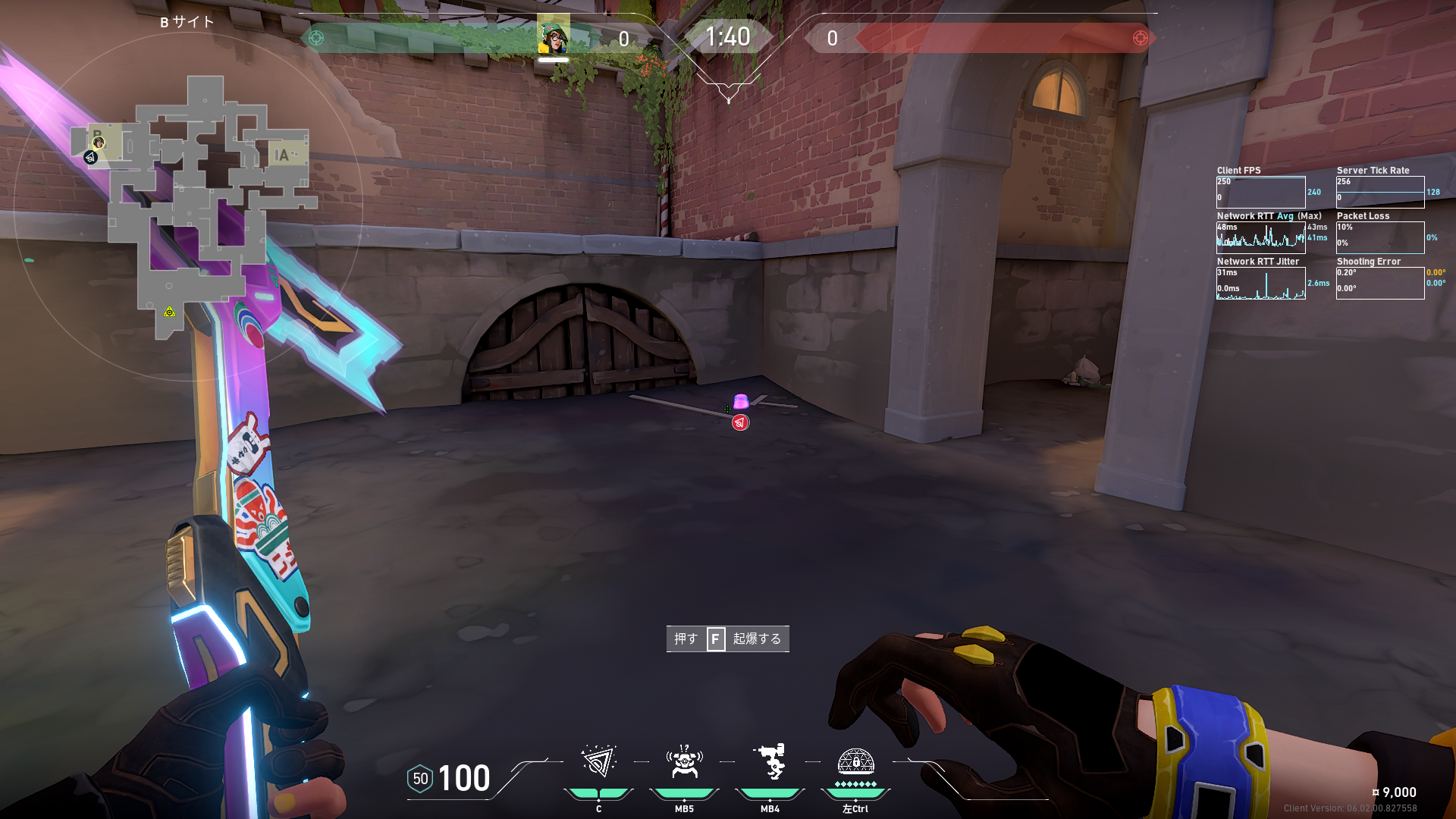Click the player marker at B site on minimap
This screenshot has width=1456, height=819.
pos(99,143)
